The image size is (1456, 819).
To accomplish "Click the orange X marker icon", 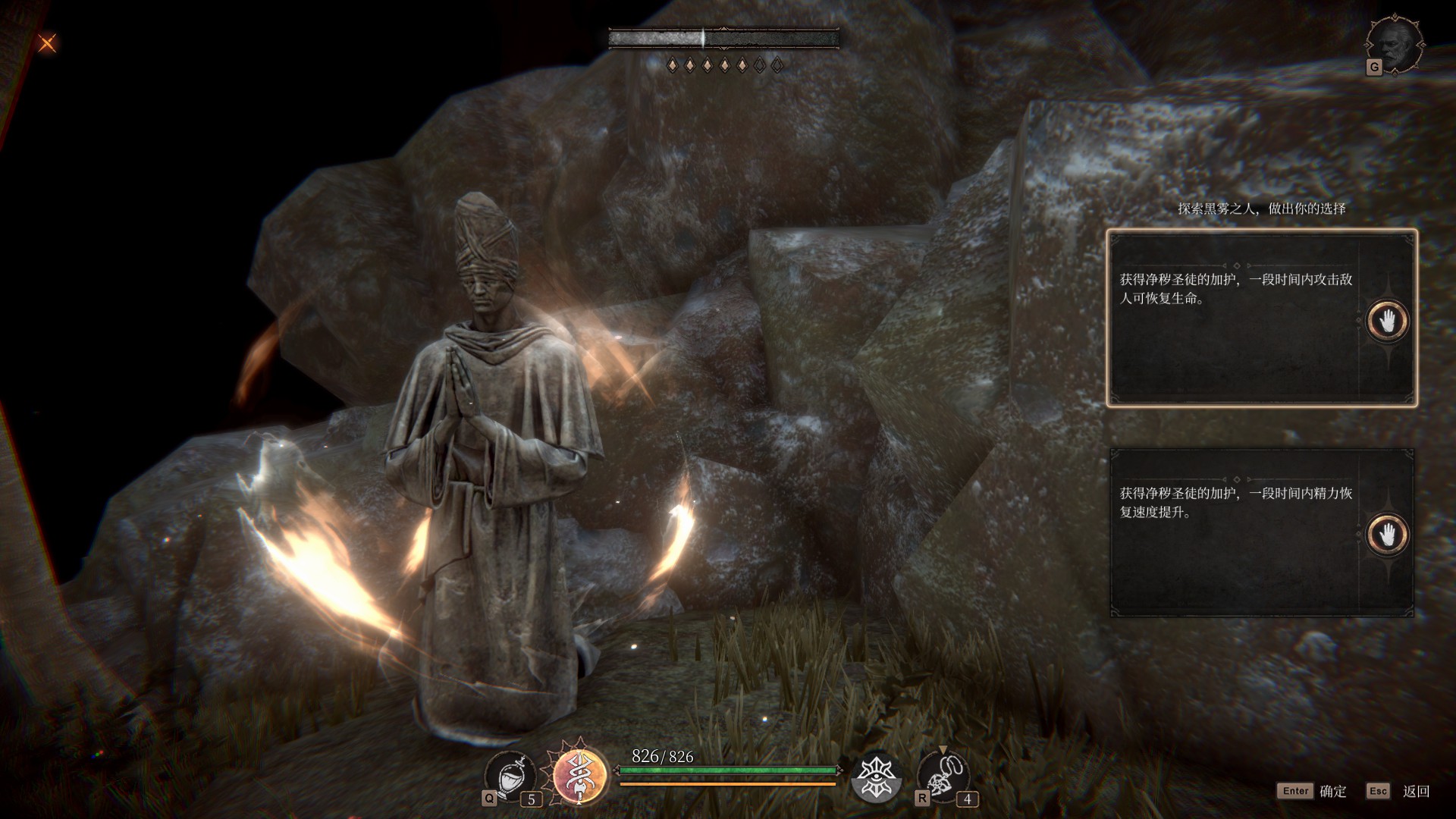I will click(48, 43).
